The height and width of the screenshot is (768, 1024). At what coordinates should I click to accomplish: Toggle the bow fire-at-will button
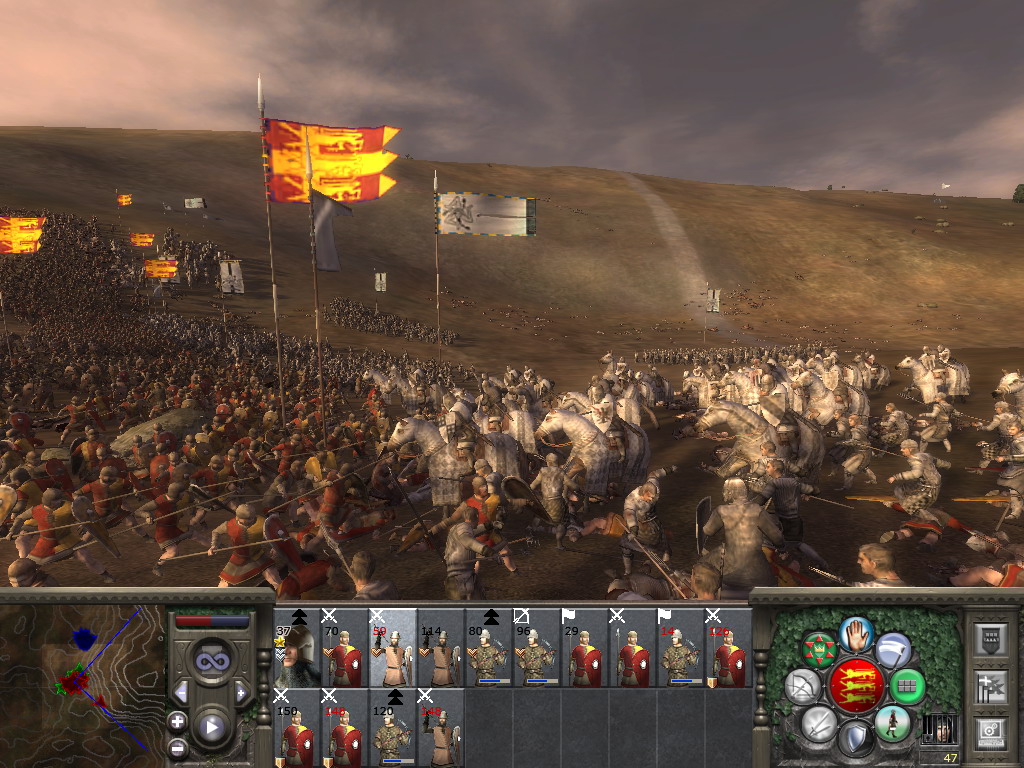click(x=802, y=686)
